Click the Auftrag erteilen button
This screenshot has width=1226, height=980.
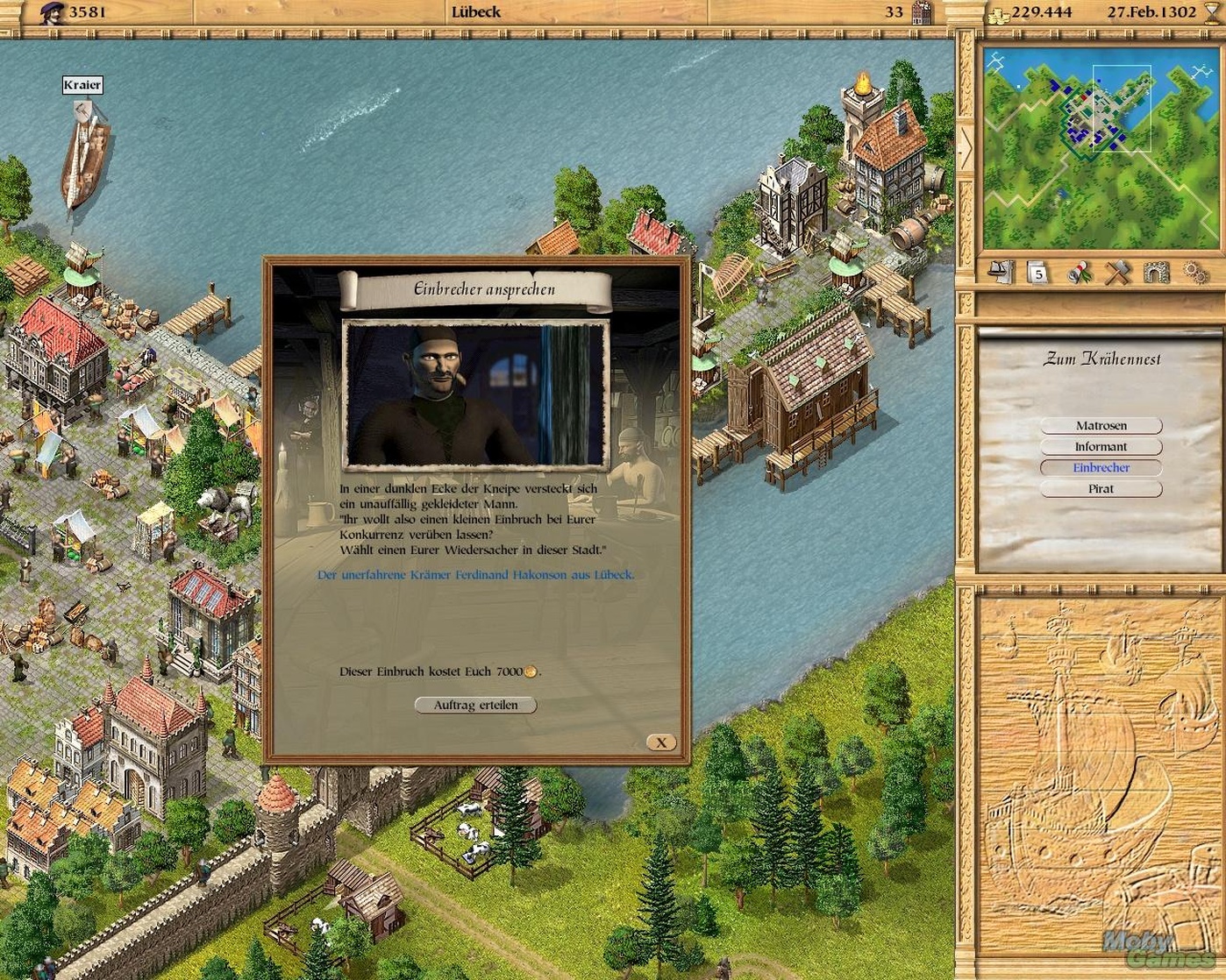pyautogui.click(x=474, y=705)
